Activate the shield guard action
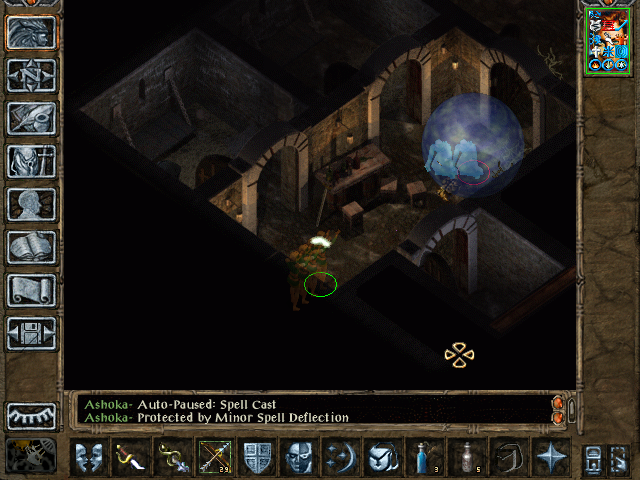The image size is (640, 480). [257, 457]
